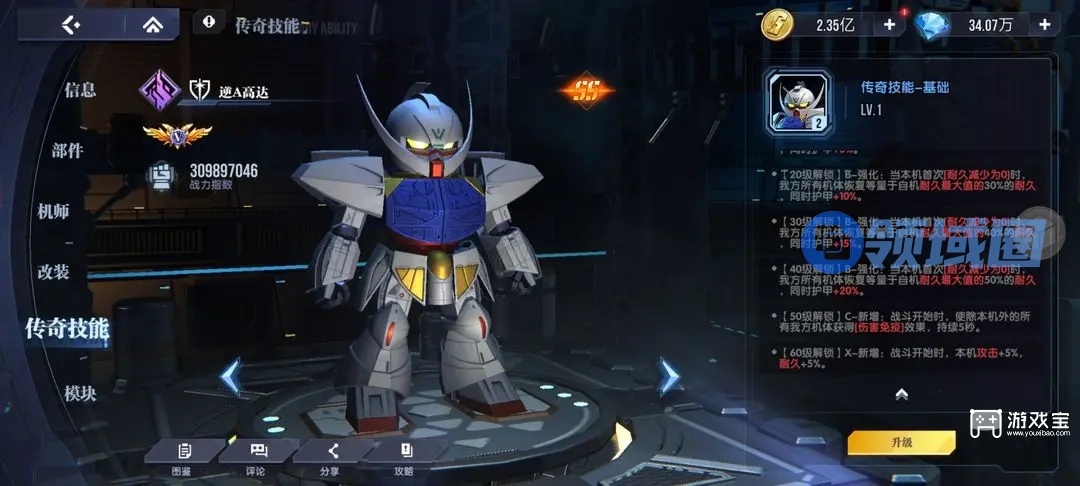The height and width of the screenshot is (486, 1080).
Task: Open the 攻略 guide
Action: [x=405, y=456]
